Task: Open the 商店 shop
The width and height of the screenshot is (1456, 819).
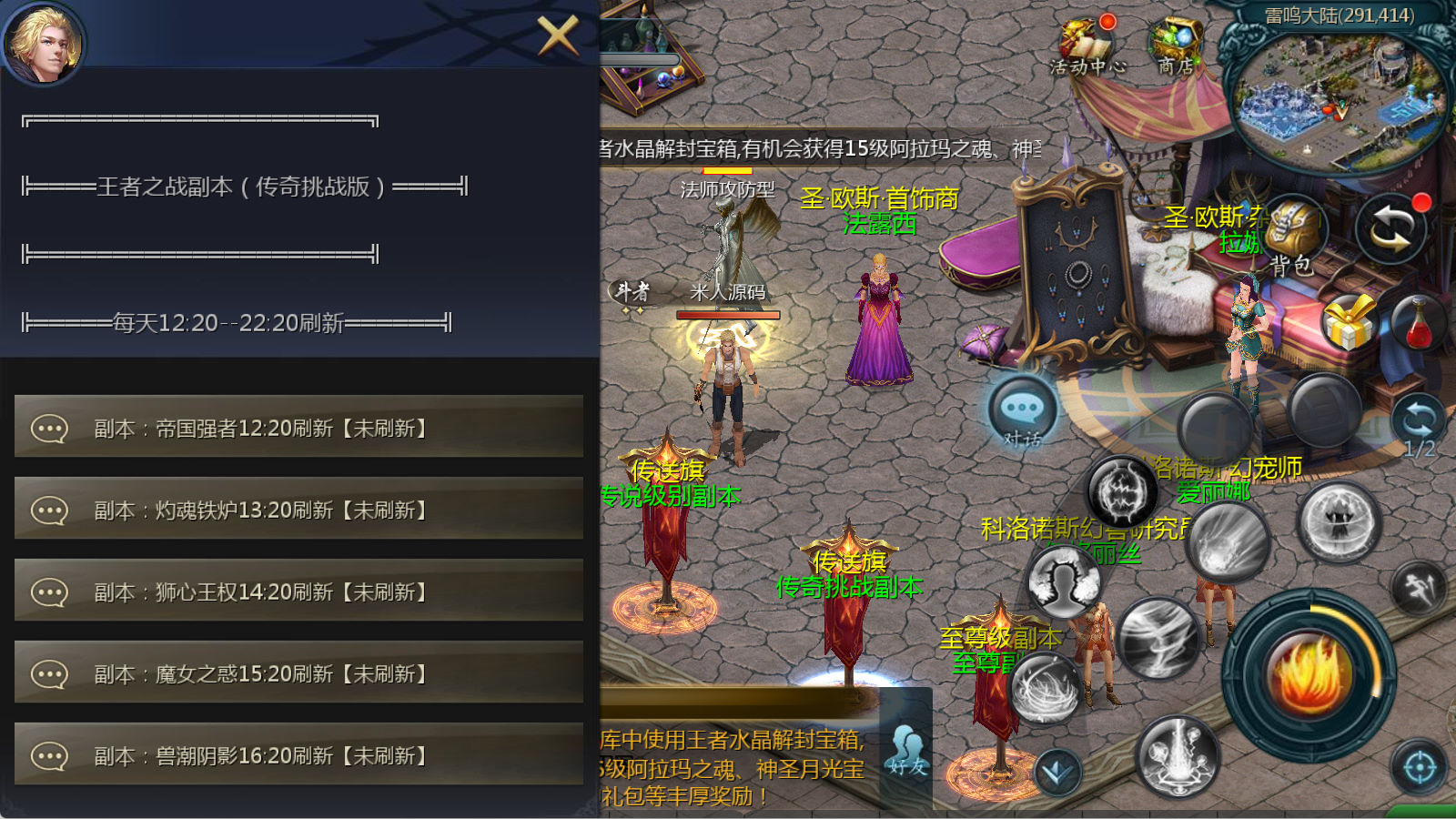Action: [1176, 45]
